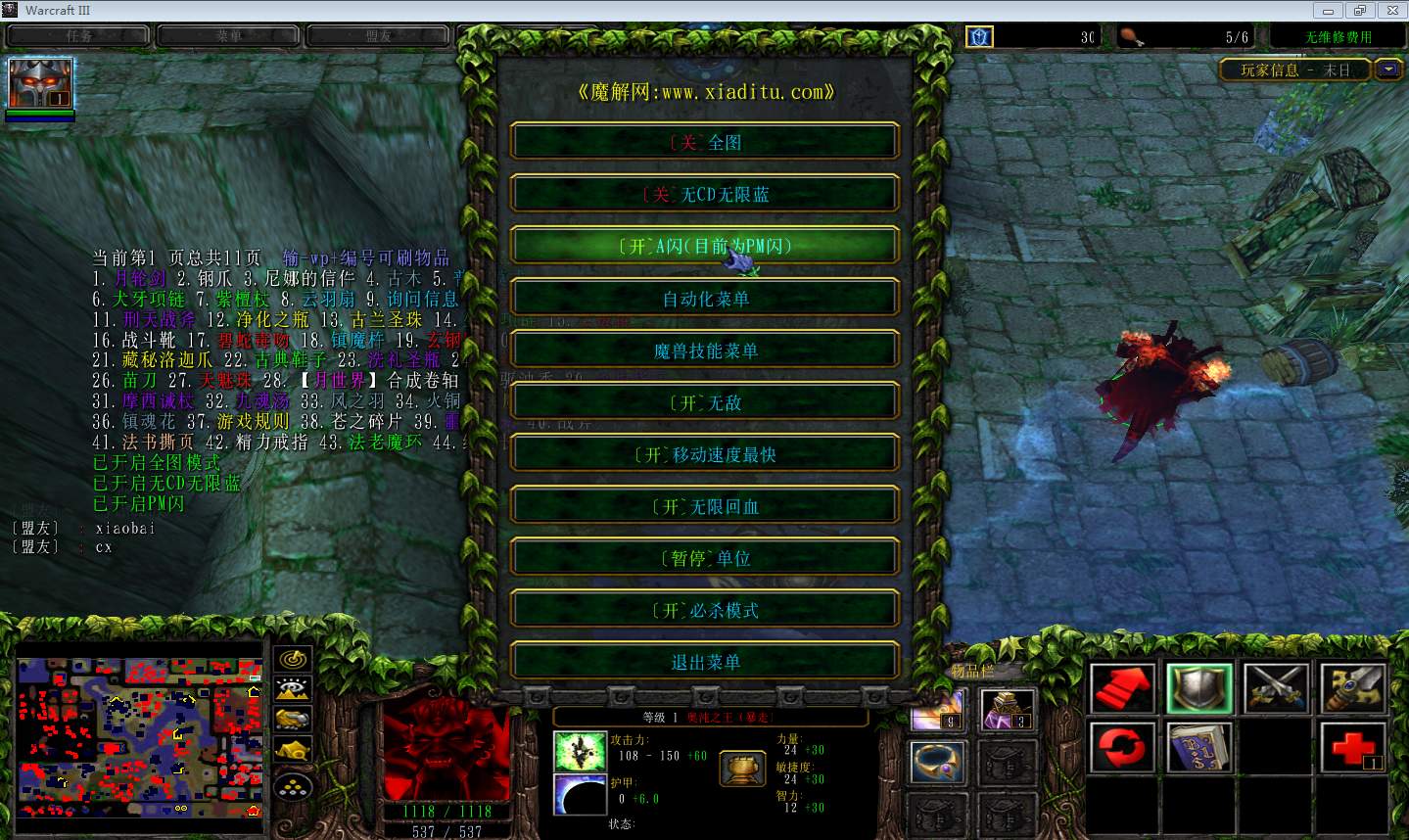This screenshot has height=840, width=1409.
Task: Select the A闪 (目前为PM闪) option
Action: [x=704, y=246]
